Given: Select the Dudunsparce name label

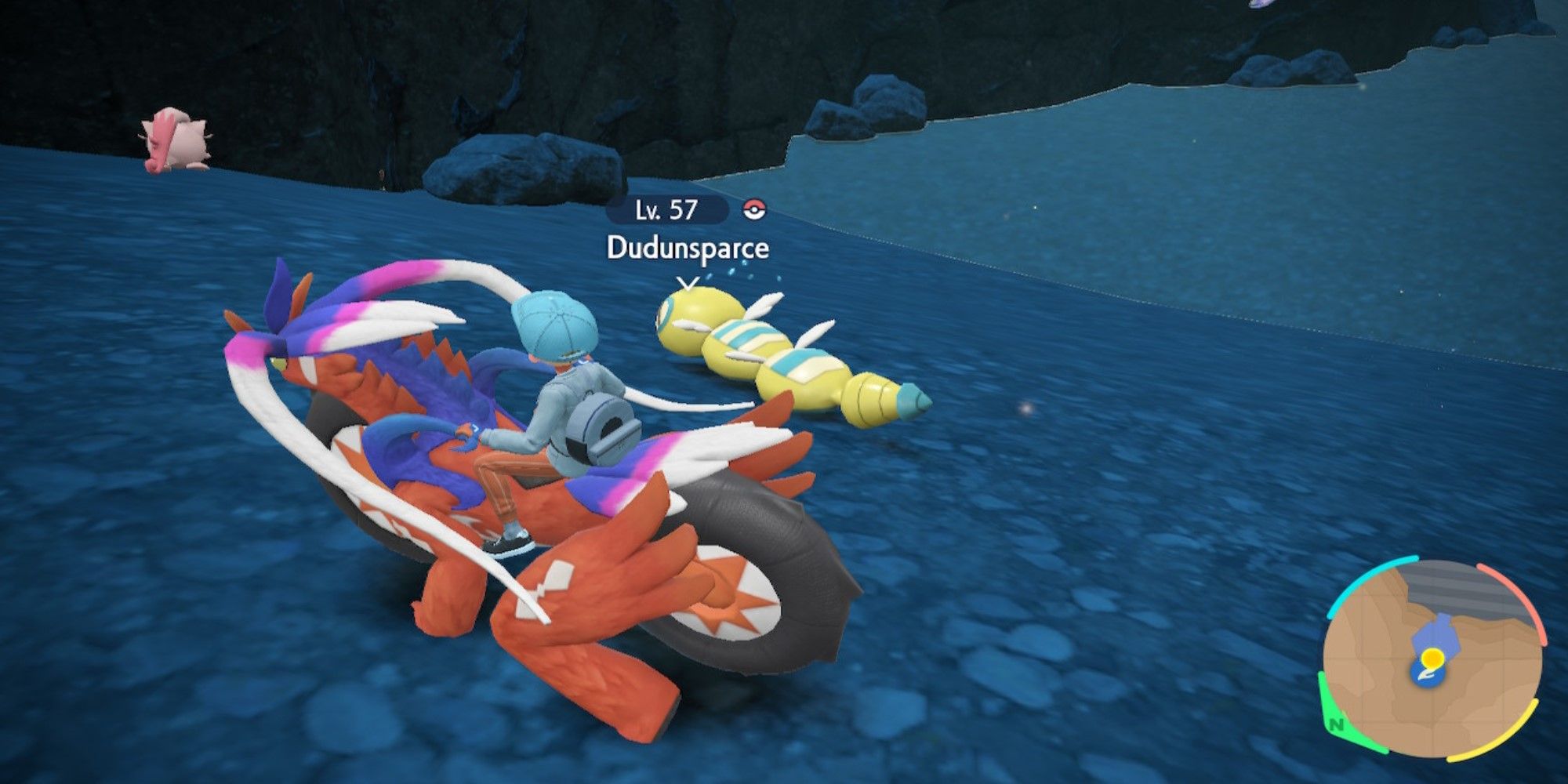Looking at the screenshot, I should 688,248.
